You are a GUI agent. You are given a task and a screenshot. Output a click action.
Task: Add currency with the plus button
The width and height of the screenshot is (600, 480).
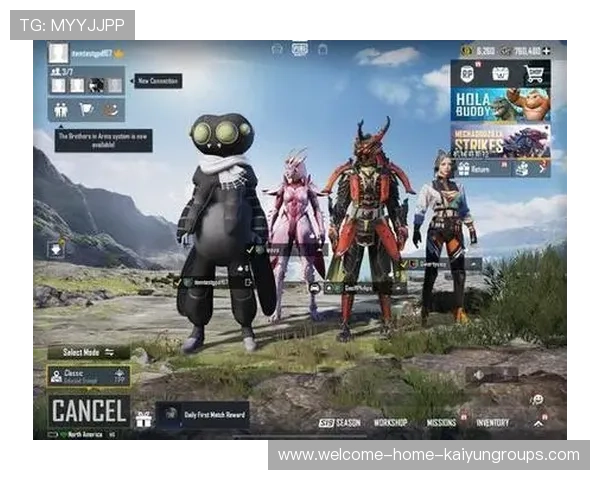point(546,50)
